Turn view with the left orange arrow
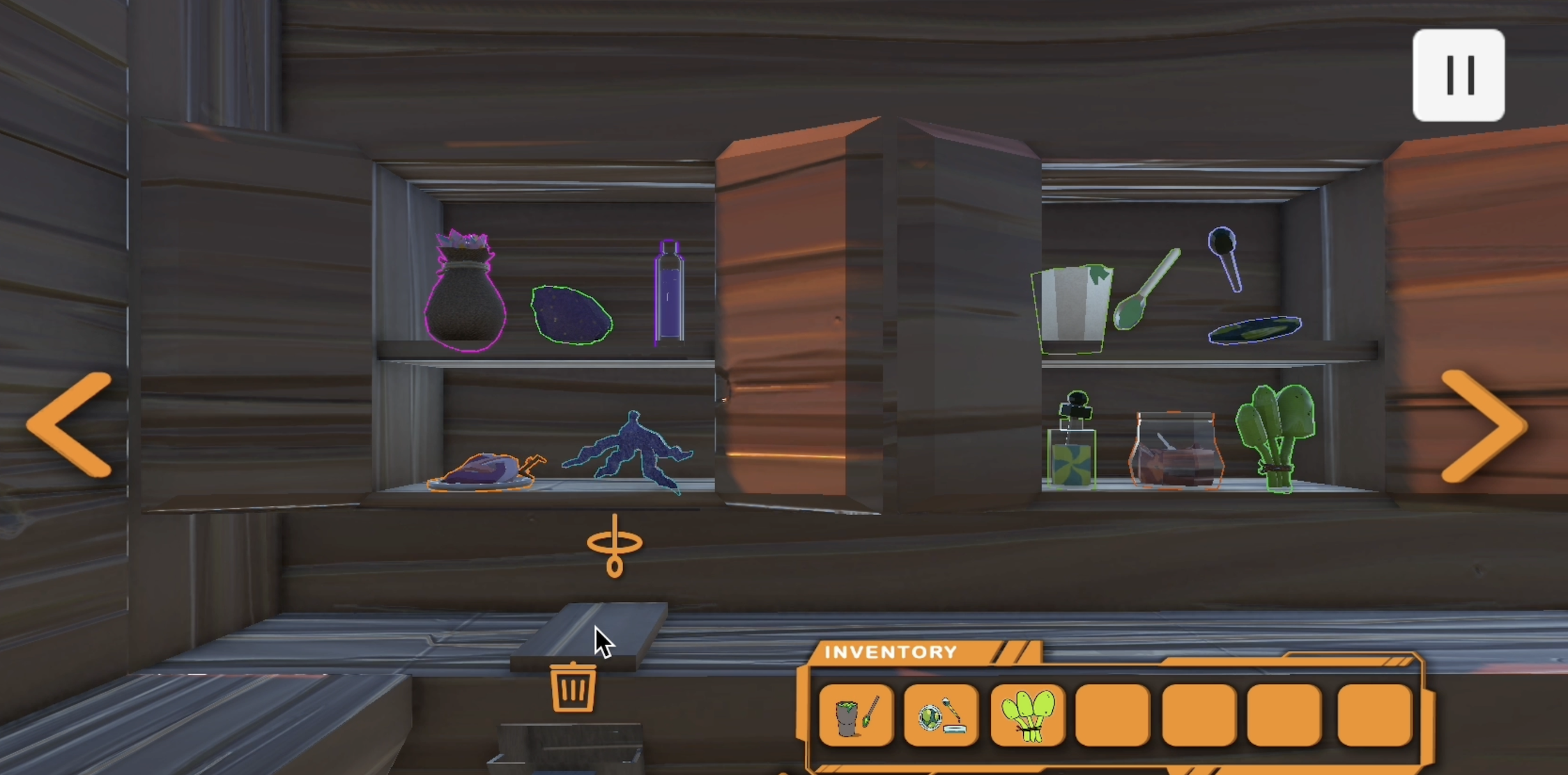The height and width of the screenshot is (775, 1568). point(70,424)
